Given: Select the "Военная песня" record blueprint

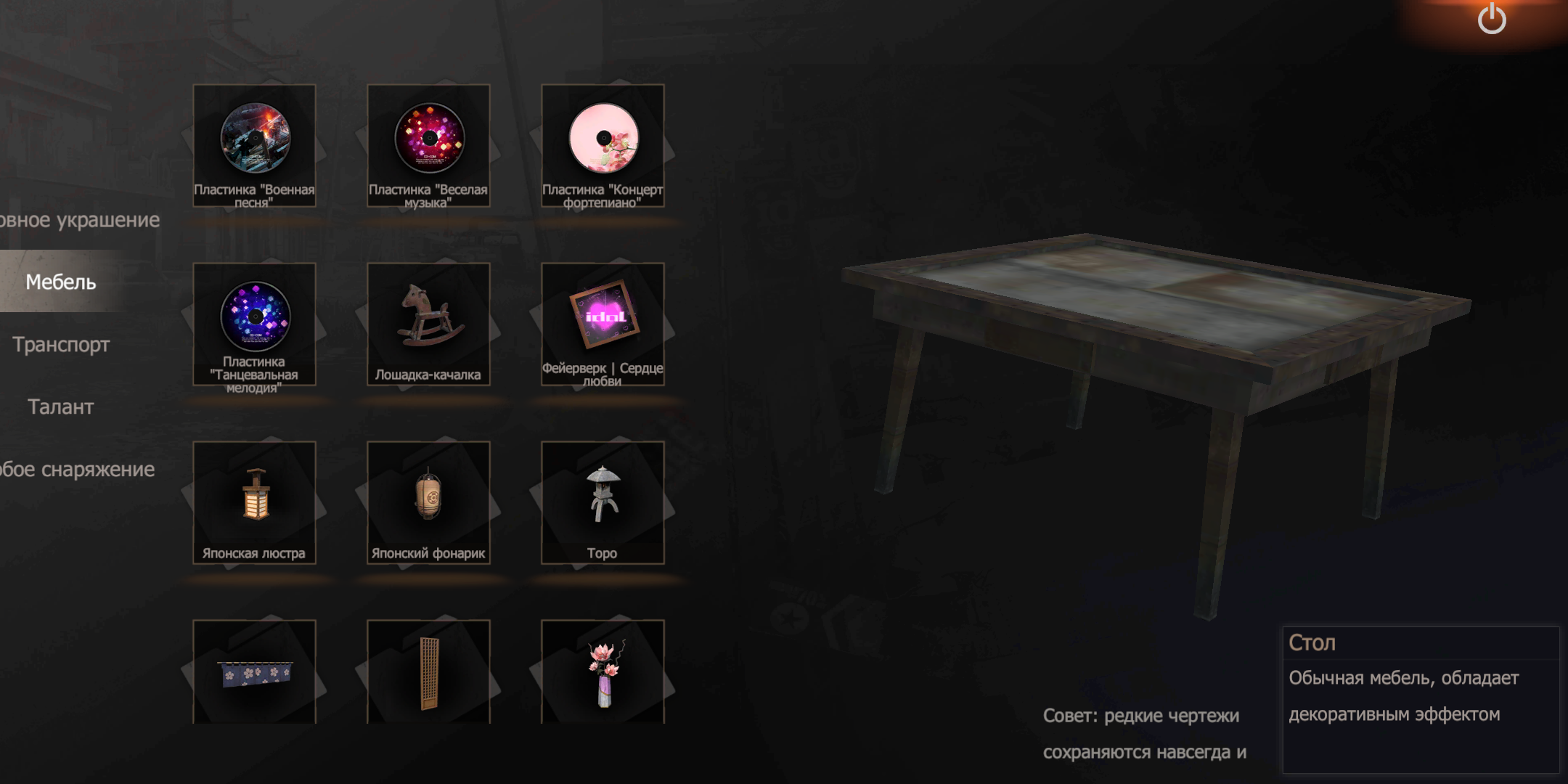Looking at the screenshot, I should pos(254,145).
